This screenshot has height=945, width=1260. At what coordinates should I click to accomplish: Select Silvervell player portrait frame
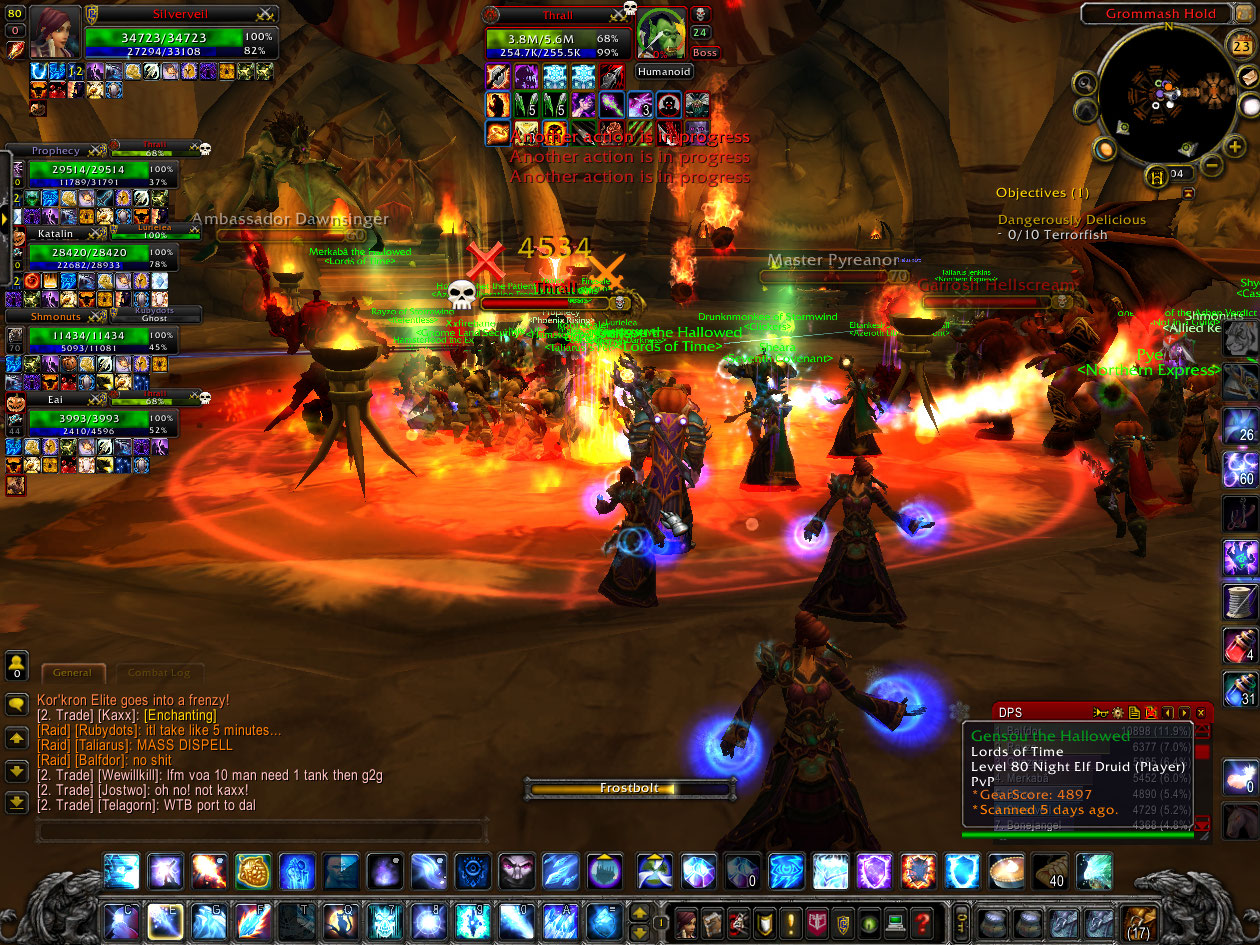(x=54, y=32)
